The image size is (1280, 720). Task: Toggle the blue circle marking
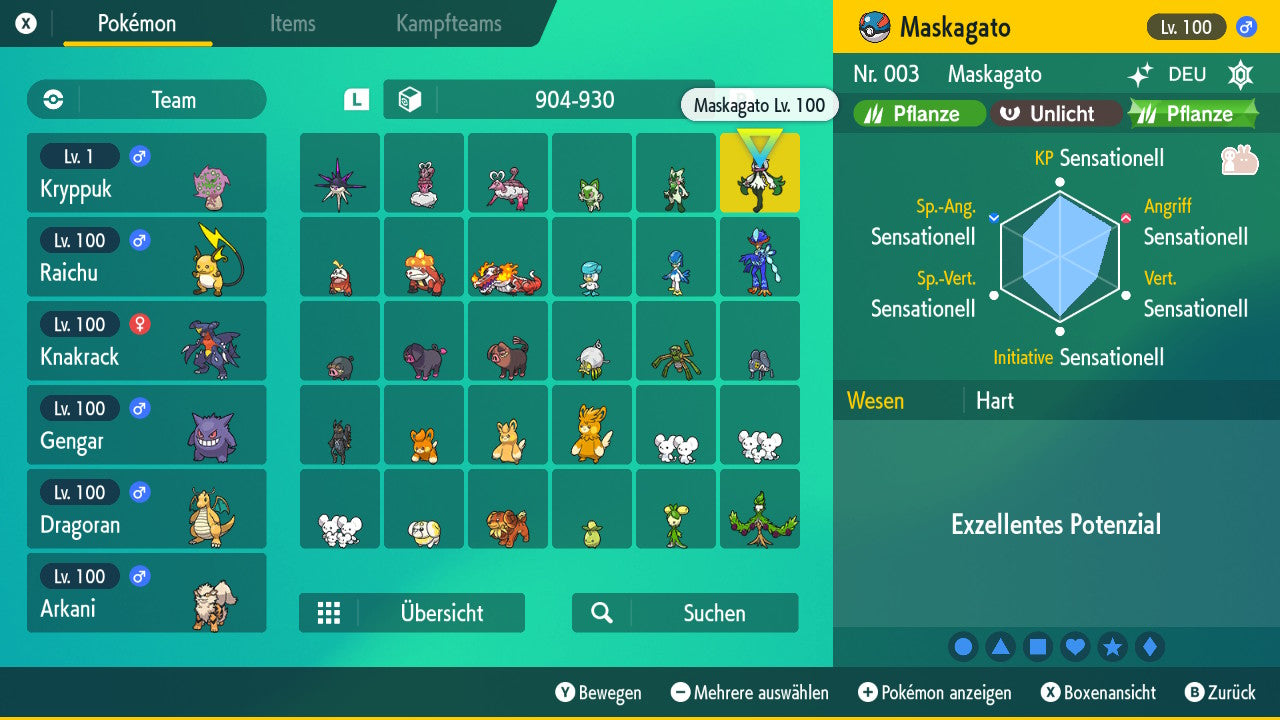click(963, 646)
